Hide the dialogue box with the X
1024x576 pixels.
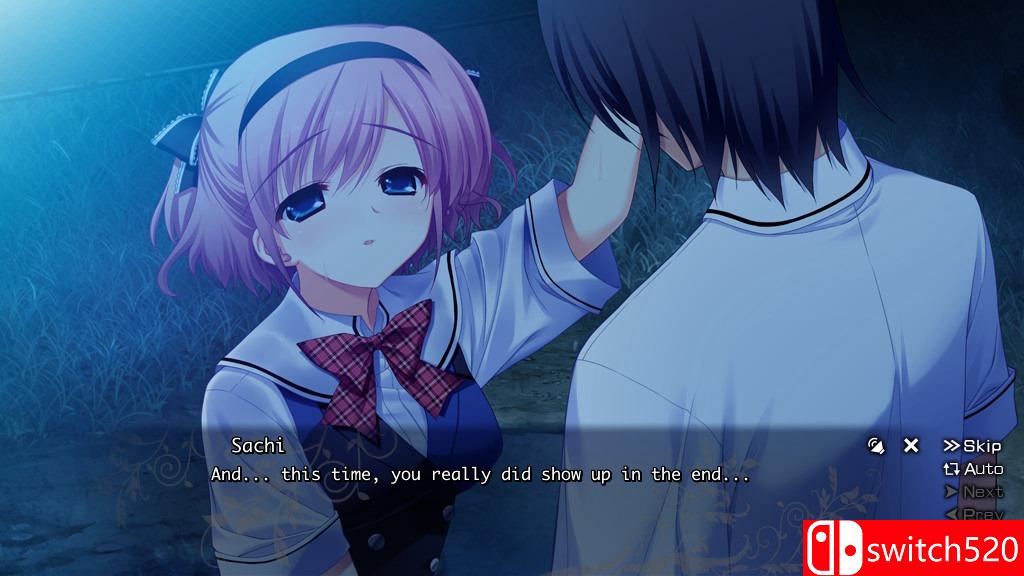911,446
